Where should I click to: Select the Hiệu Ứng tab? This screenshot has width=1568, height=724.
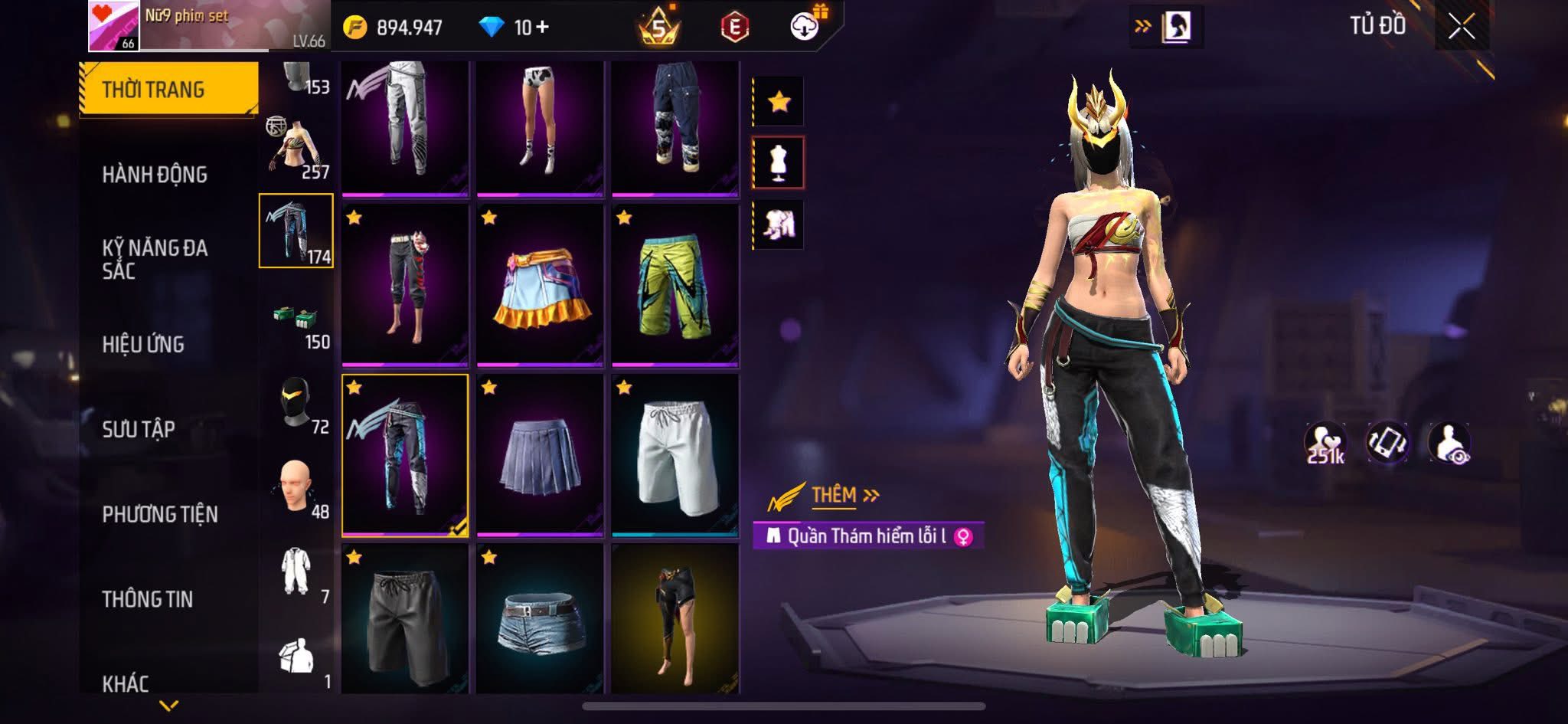click(x=143, y=345)
